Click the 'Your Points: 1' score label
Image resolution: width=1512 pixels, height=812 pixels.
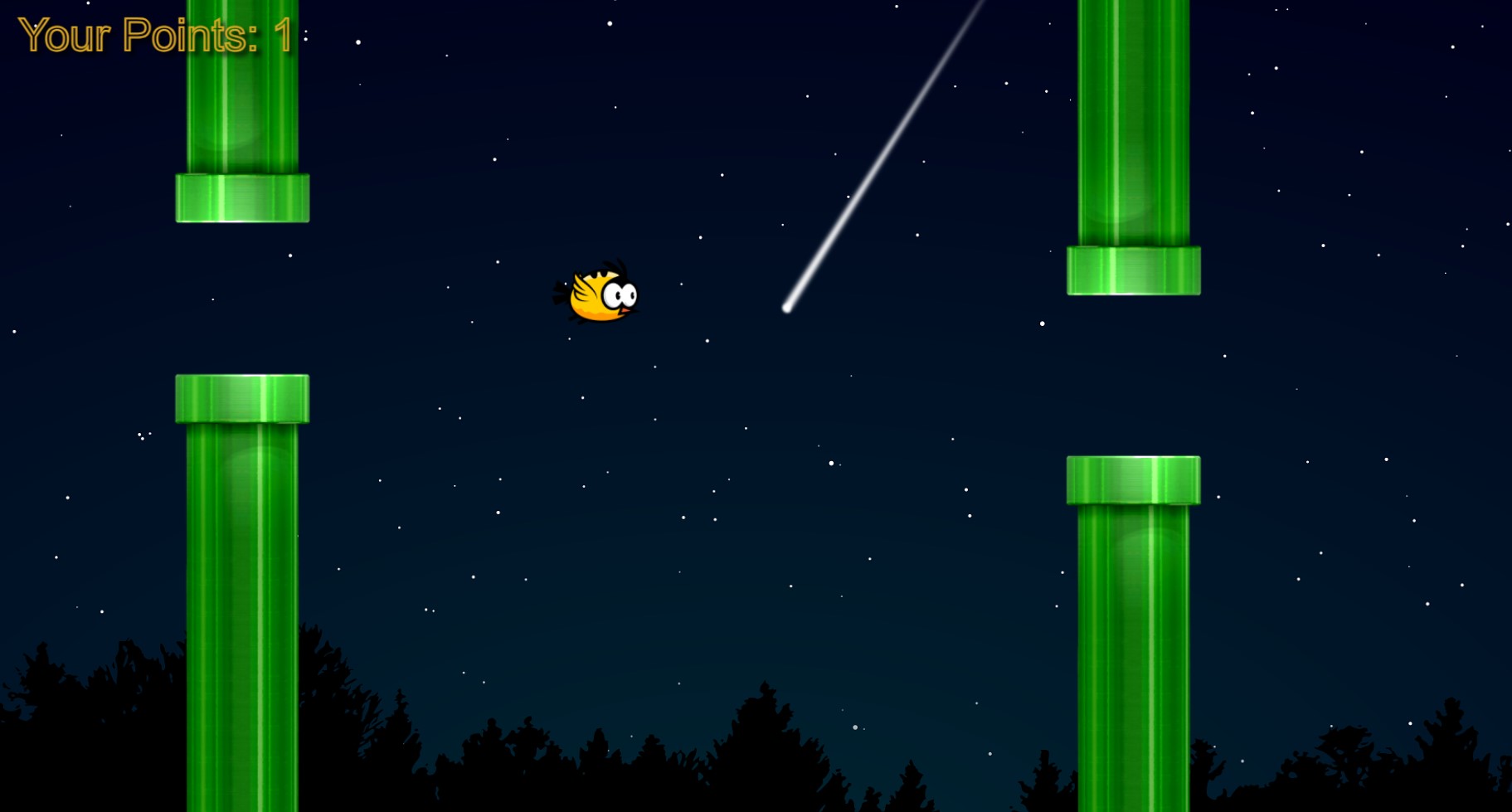click(x=156, y=36)
